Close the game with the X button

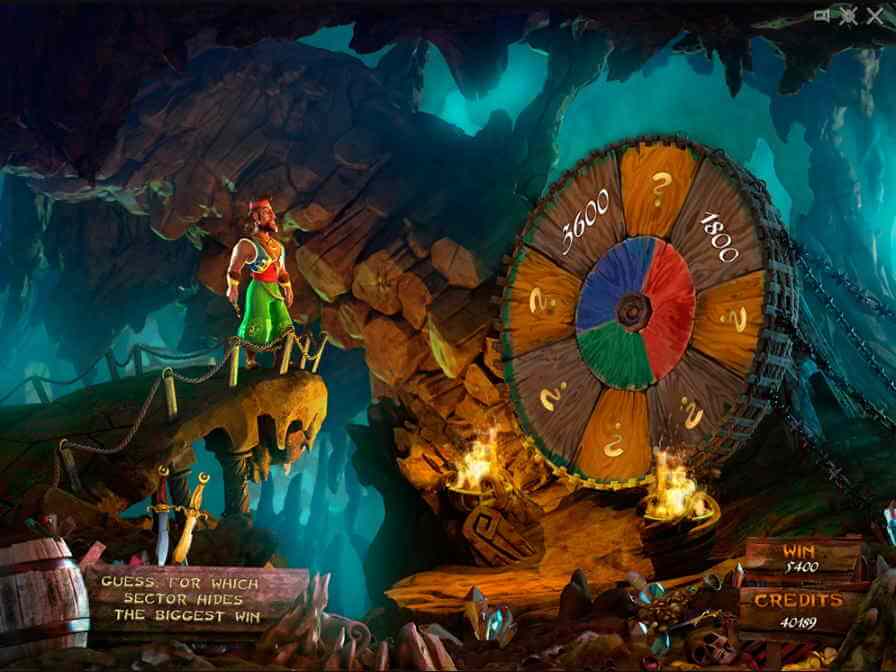(876, 15)
